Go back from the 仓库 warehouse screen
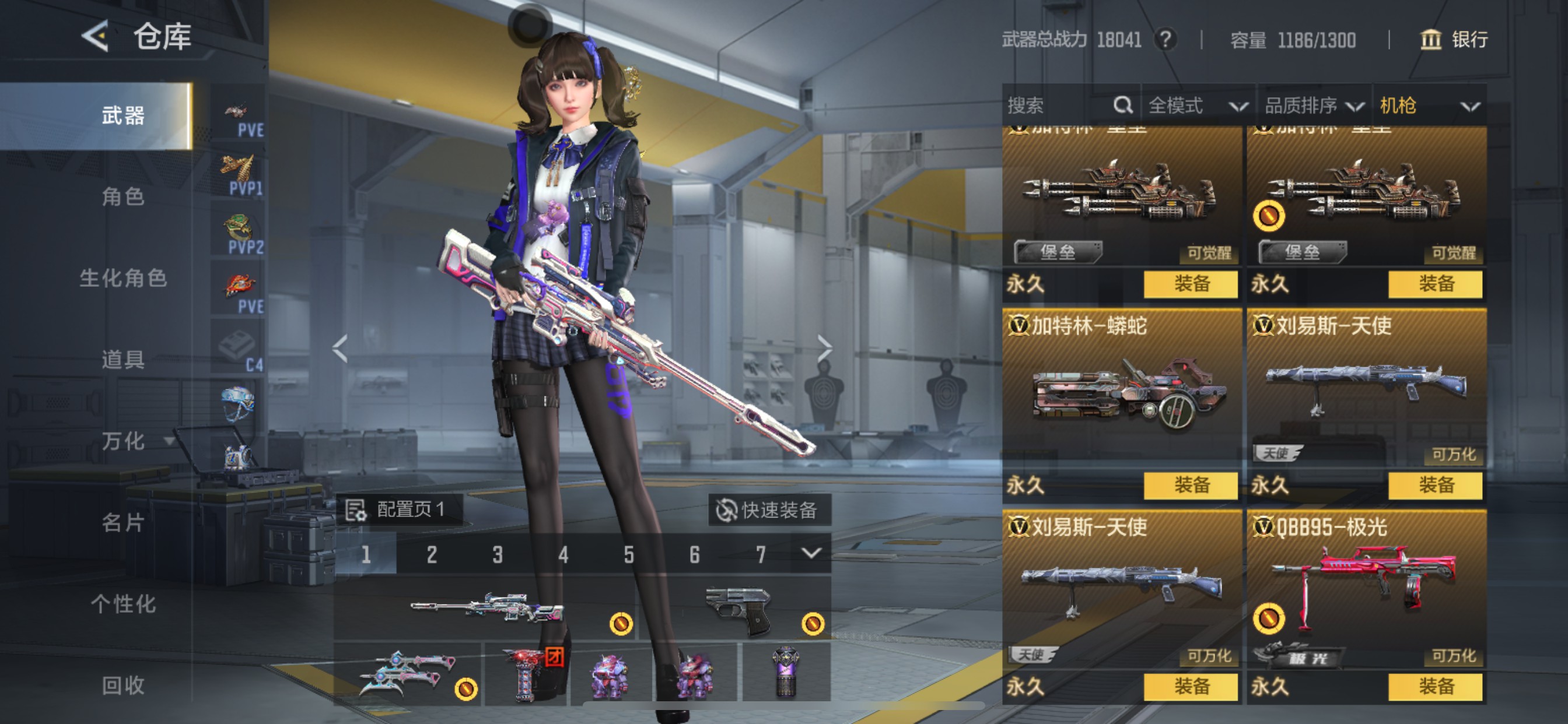This screenshot has height=724, width=1568. click(x=96, y=37)
